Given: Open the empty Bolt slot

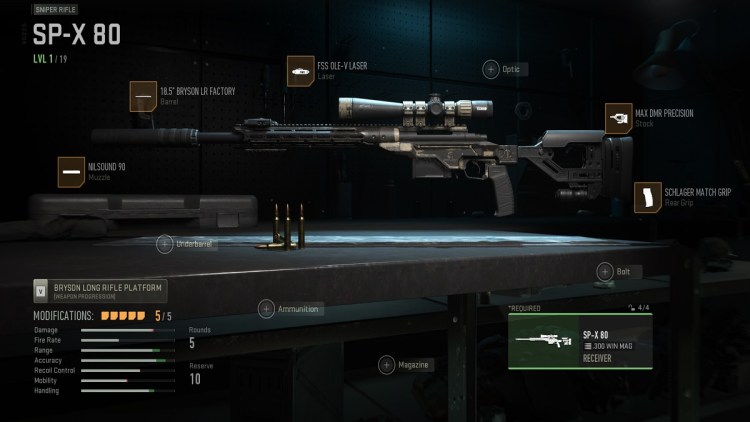Looking at the screenshot, I should click(605, 271).
